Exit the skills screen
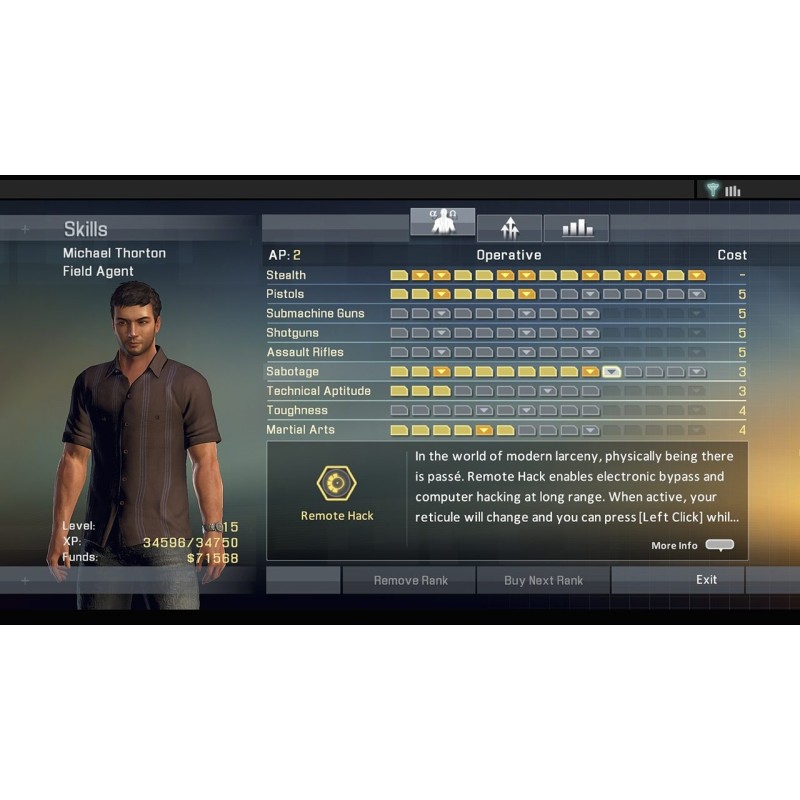Screen dimensions: 800x800 pyautogui.click(x=706, y=580)
